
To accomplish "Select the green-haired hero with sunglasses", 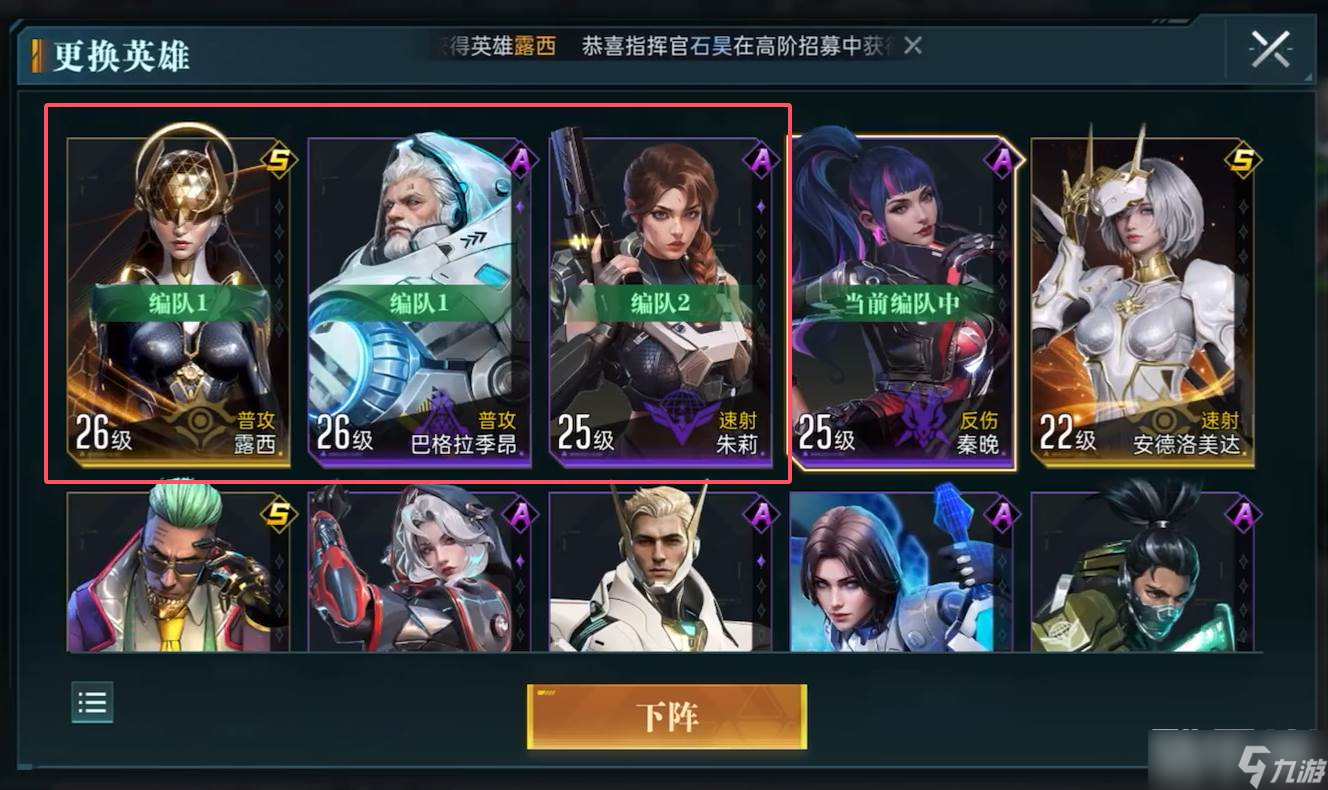I will pyautogui.click(x=178, y=572).
